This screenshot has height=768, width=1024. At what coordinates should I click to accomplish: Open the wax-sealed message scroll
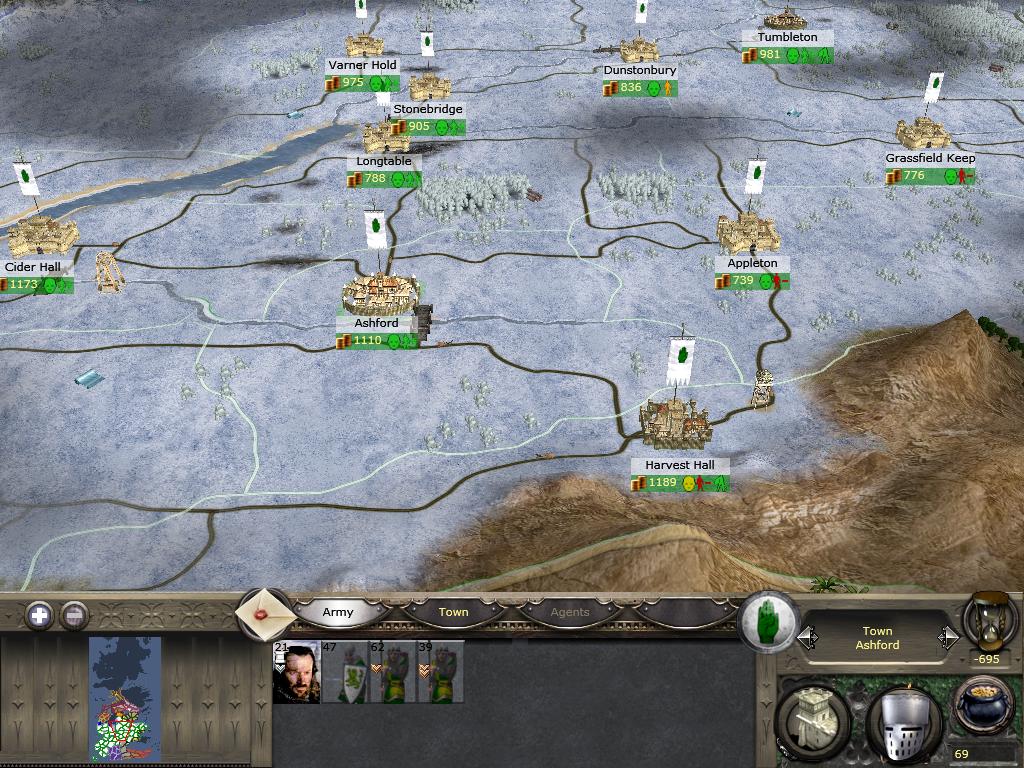tap(264, 613)
